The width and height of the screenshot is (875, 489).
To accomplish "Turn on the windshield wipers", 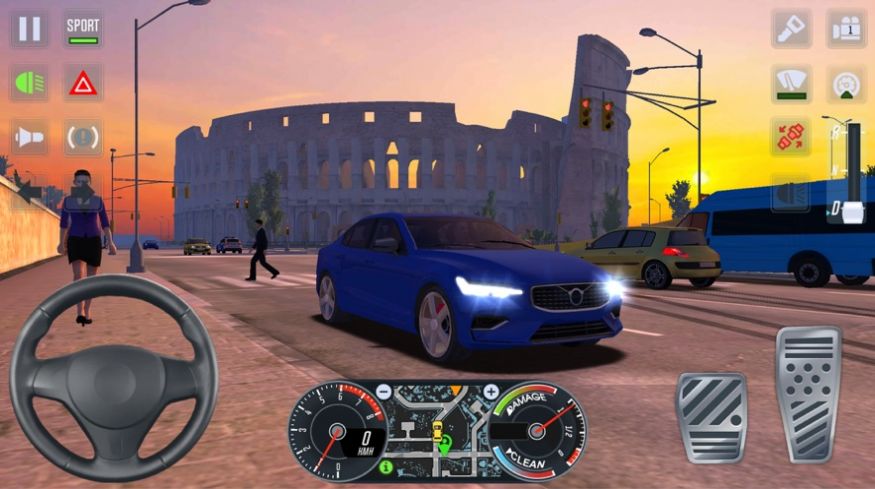I will click(x=791, y=83).
